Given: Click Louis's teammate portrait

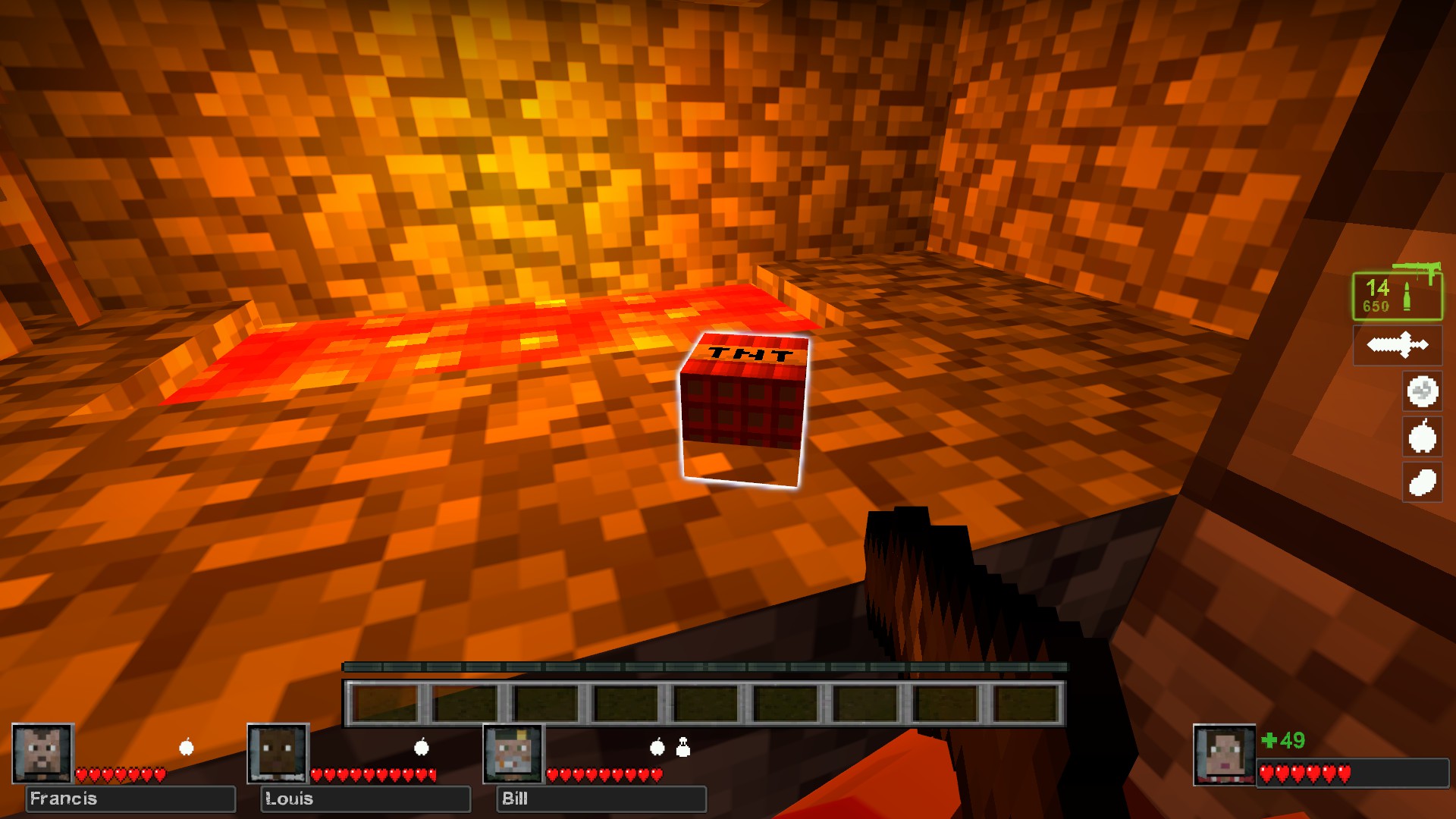Looking at the screenshot, I should click(x=278, y=753).
